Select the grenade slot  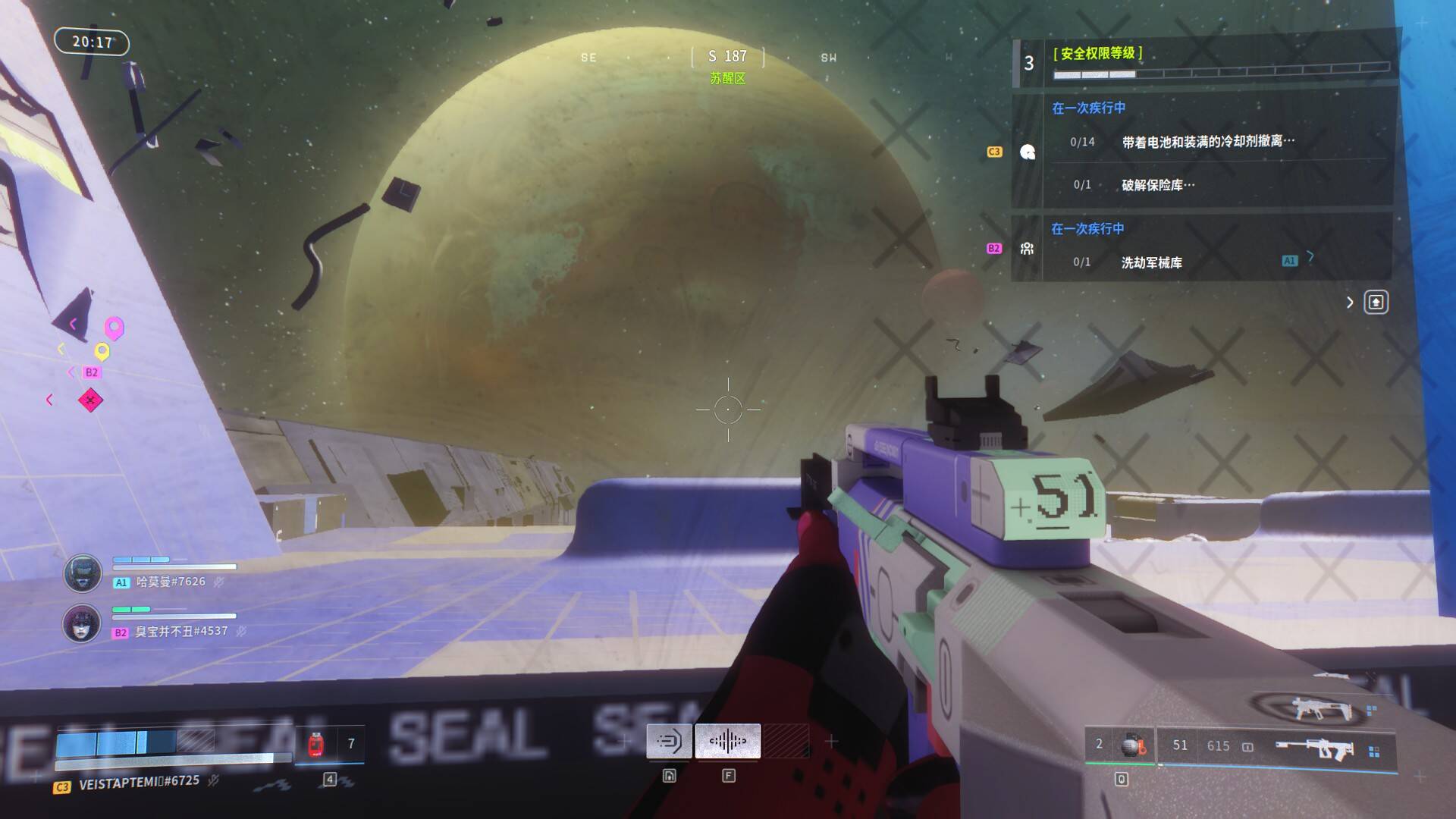[x=1133, y=745]
